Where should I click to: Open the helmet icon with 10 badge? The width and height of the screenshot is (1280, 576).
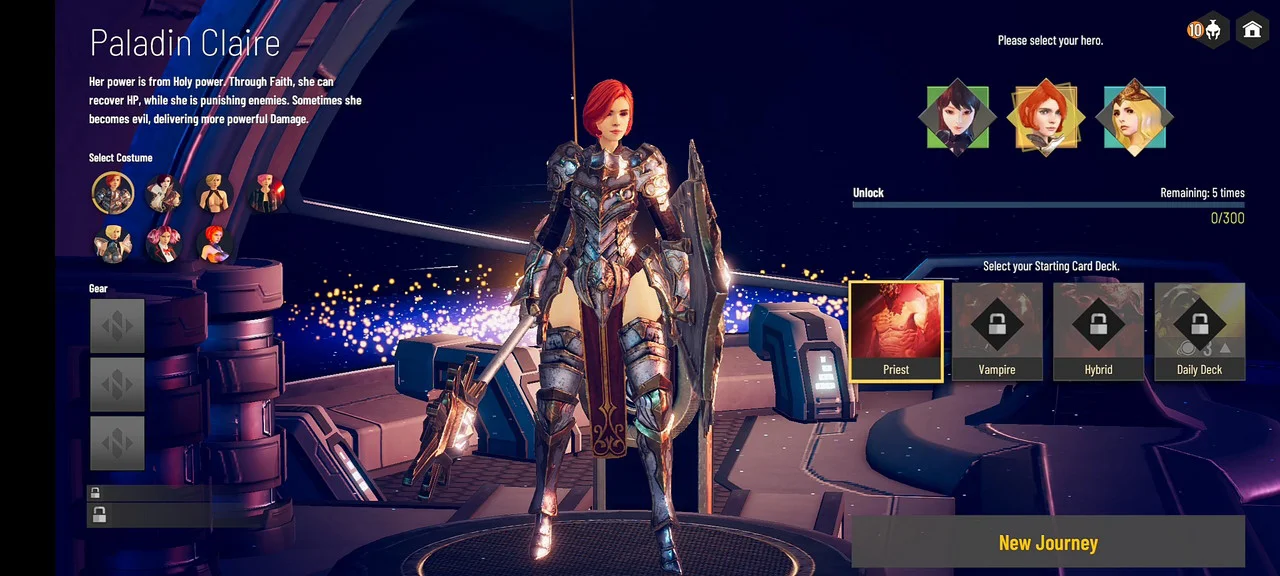coord(1211,30)
